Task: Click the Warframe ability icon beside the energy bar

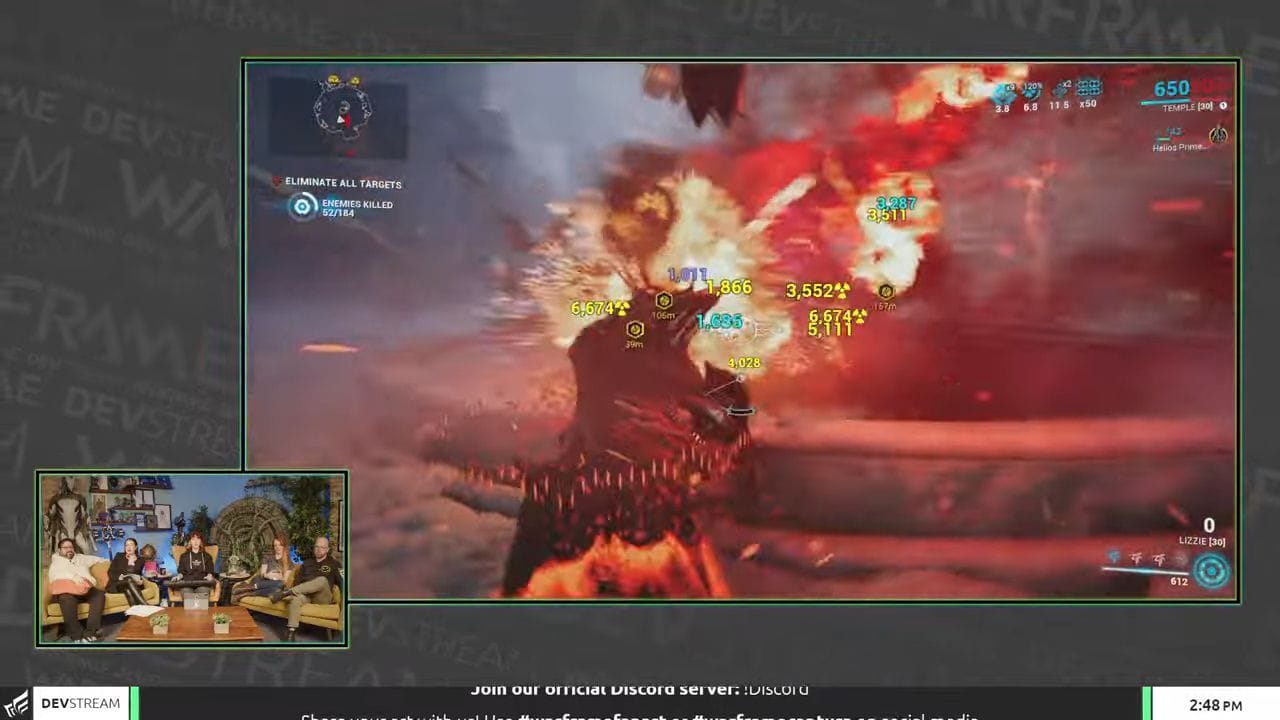Action: point(1211,571)
